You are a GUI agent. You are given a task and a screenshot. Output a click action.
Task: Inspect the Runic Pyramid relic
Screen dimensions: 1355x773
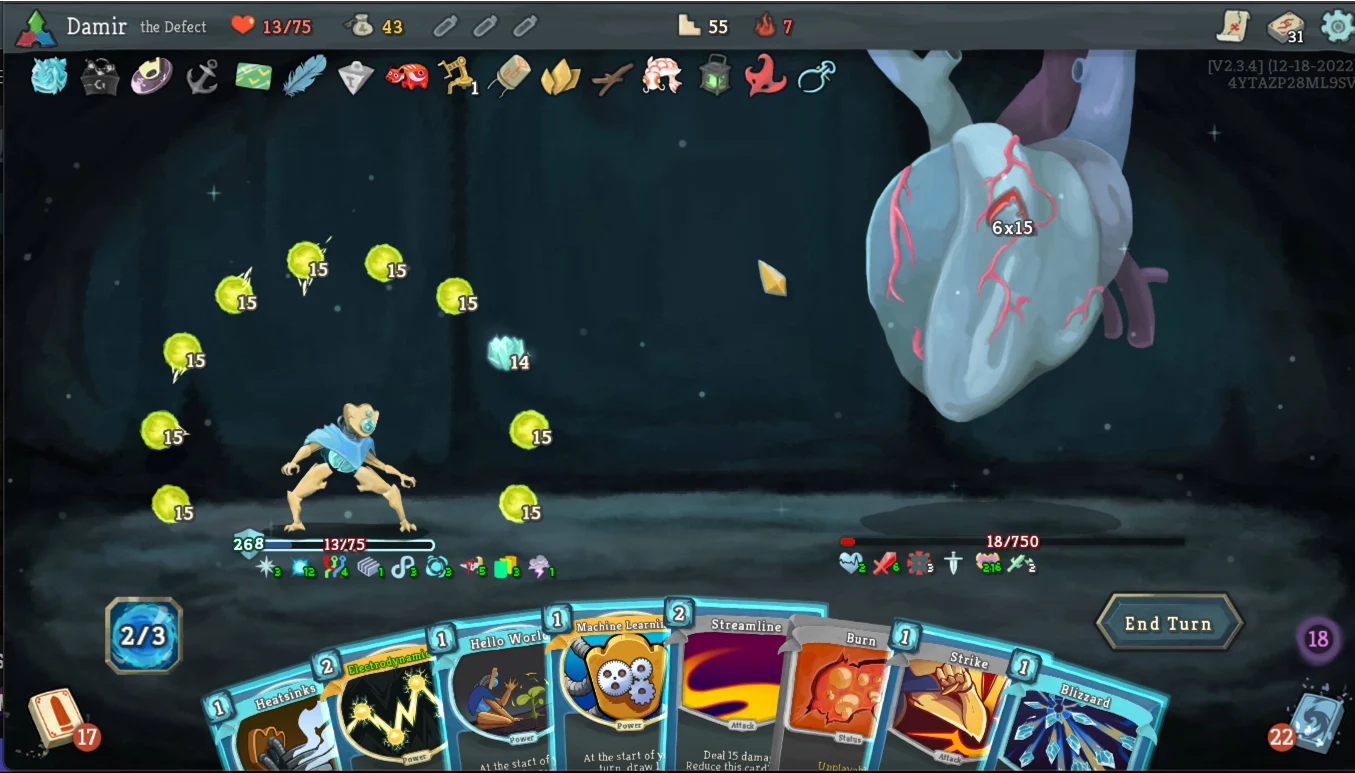point(356,78)
